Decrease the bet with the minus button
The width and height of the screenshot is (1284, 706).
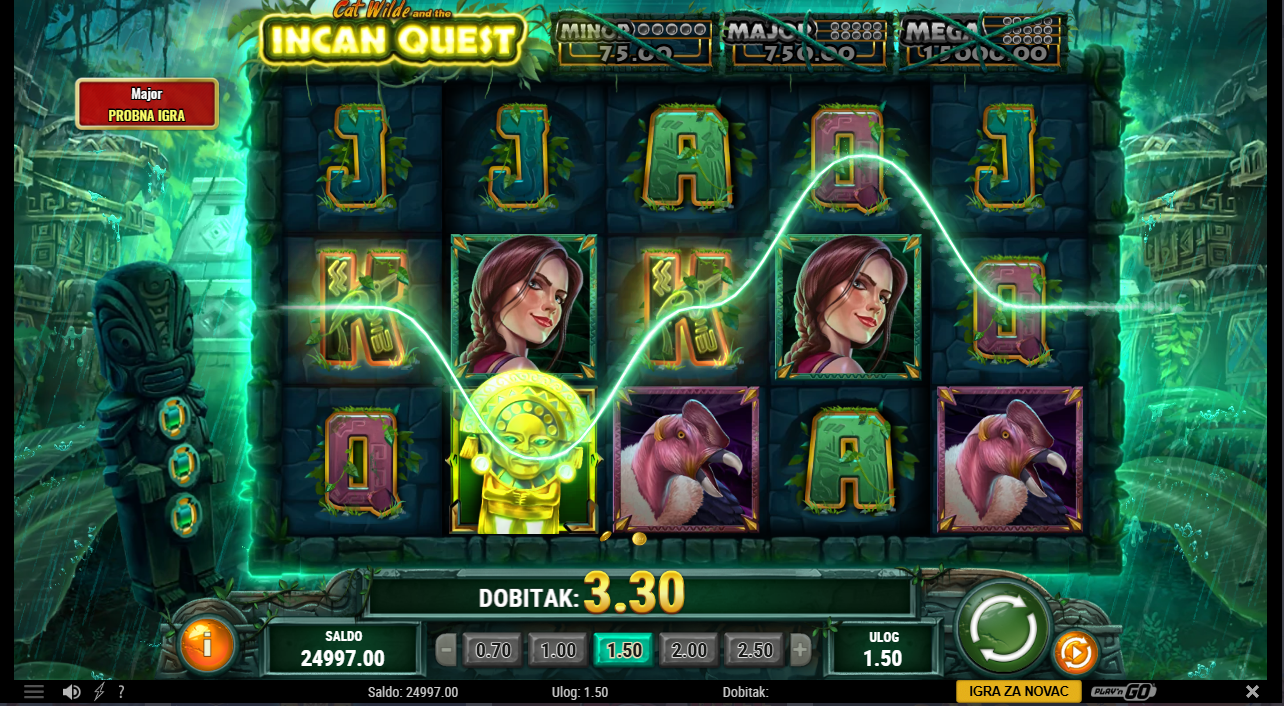(447, 651)
